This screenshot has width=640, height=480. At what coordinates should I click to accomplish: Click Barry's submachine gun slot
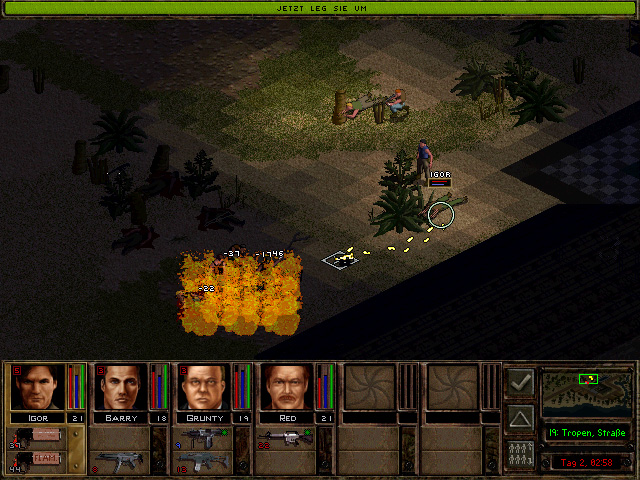tap(121, 460)
